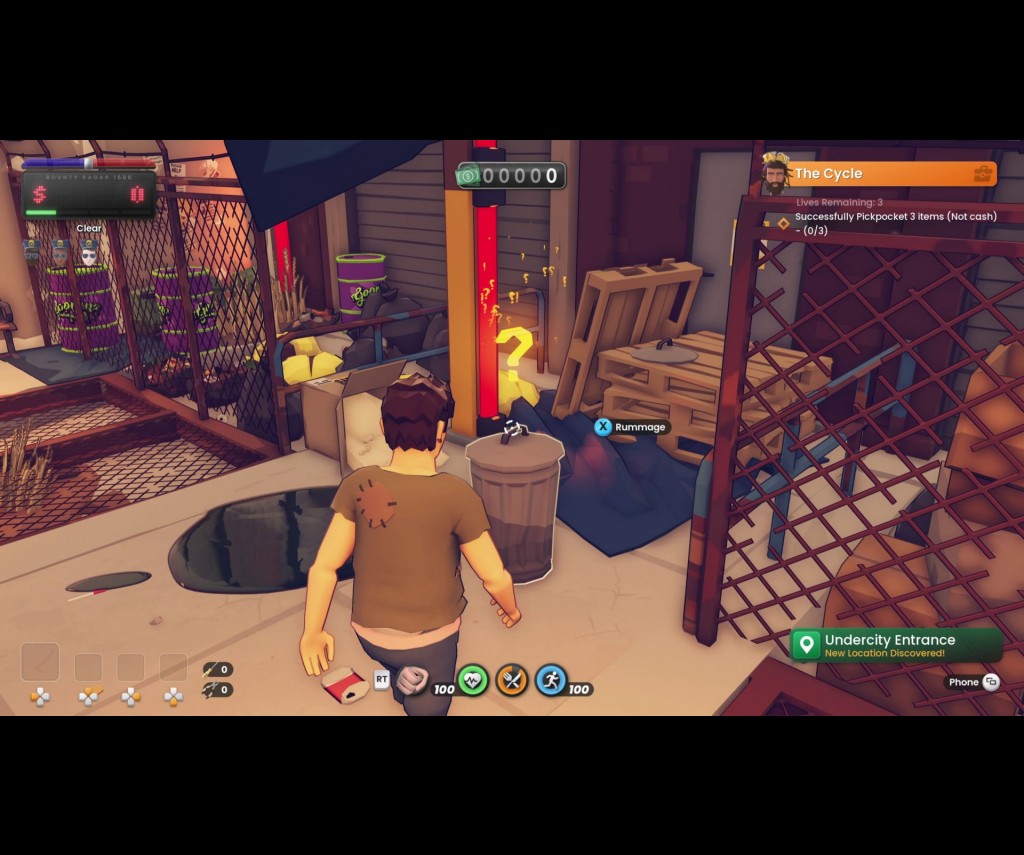This screenshot has height=855, width=1024.
Task: Select the fist melee weapon icon
Action: tap(411, 680)
